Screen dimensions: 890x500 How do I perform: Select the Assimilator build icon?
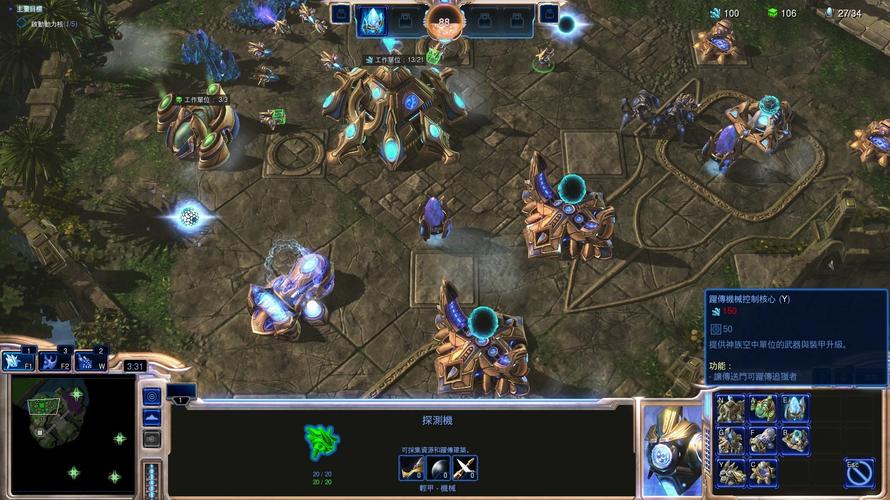(x=763, y=408)
